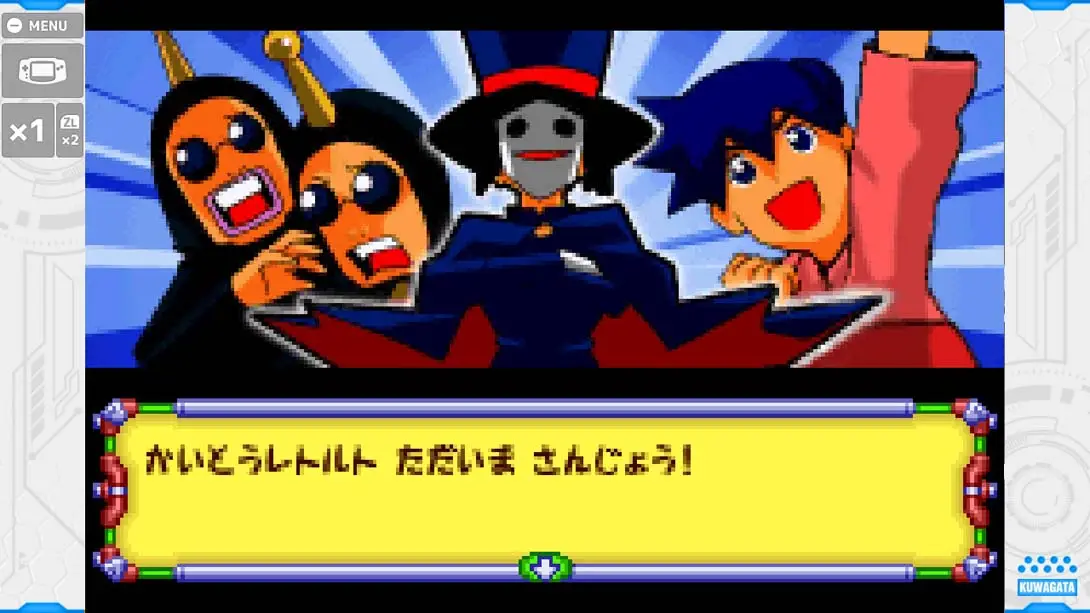Toggle the ZL ×2 fast-forward indicator
Screen dimensions: 1090x613
[x=70, y=131]
